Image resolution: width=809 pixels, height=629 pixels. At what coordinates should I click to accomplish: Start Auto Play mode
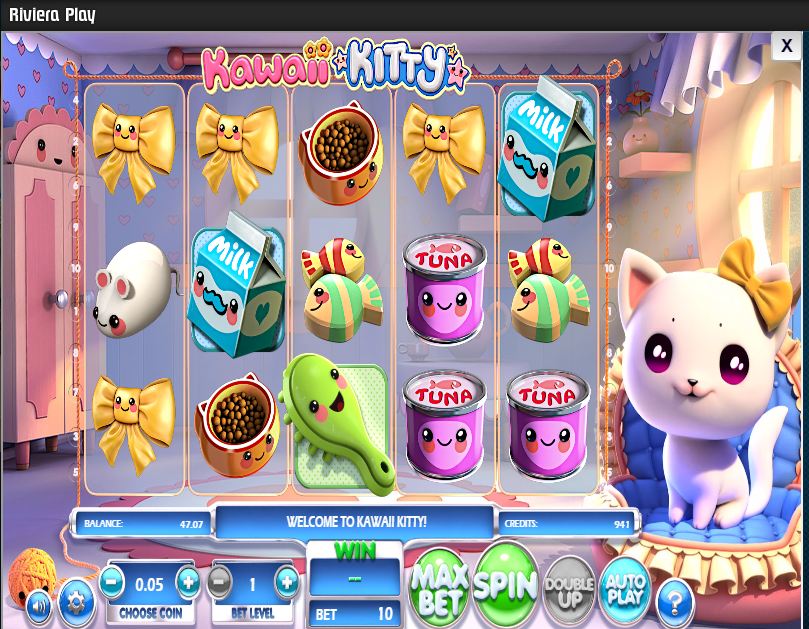click(626, 586)
